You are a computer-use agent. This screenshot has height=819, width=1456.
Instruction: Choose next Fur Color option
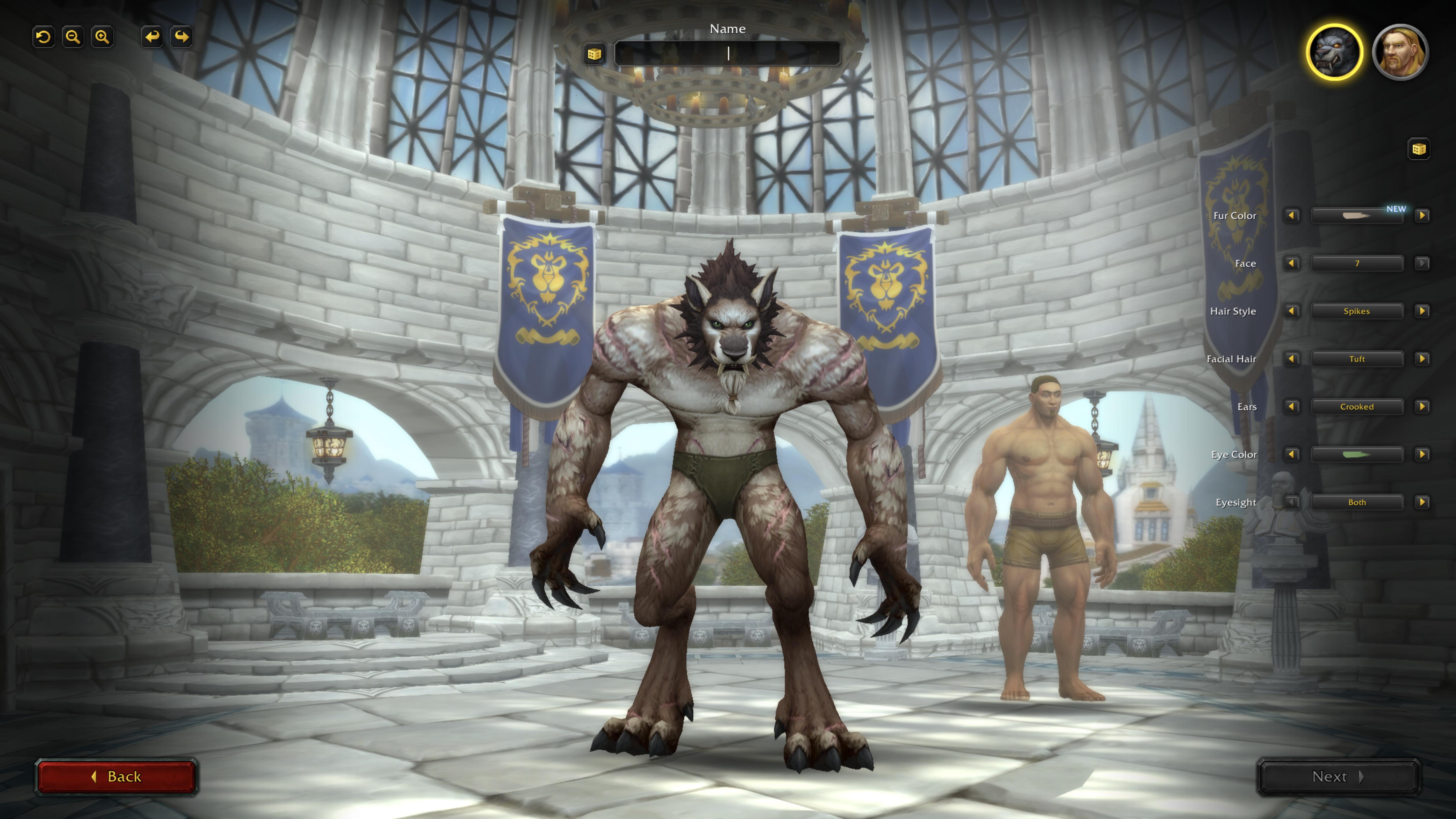point(1422,215)
